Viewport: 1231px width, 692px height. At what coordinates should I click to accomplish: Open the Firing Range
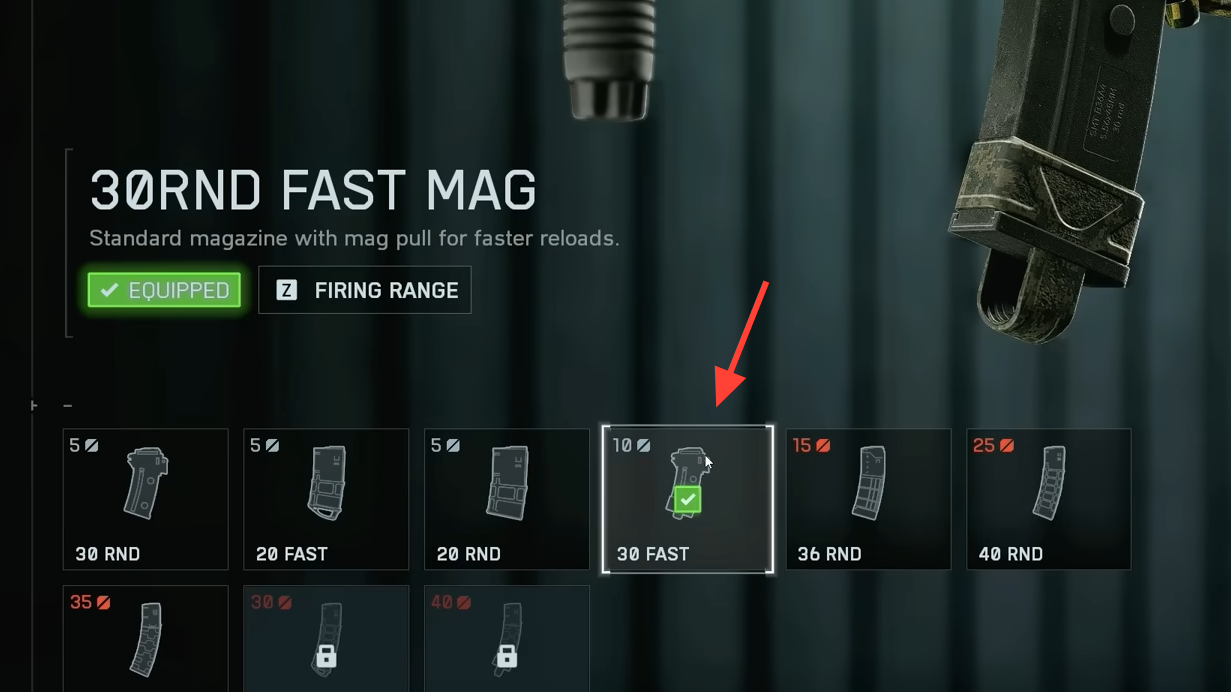pyautogui.click(x=365, y=290)
